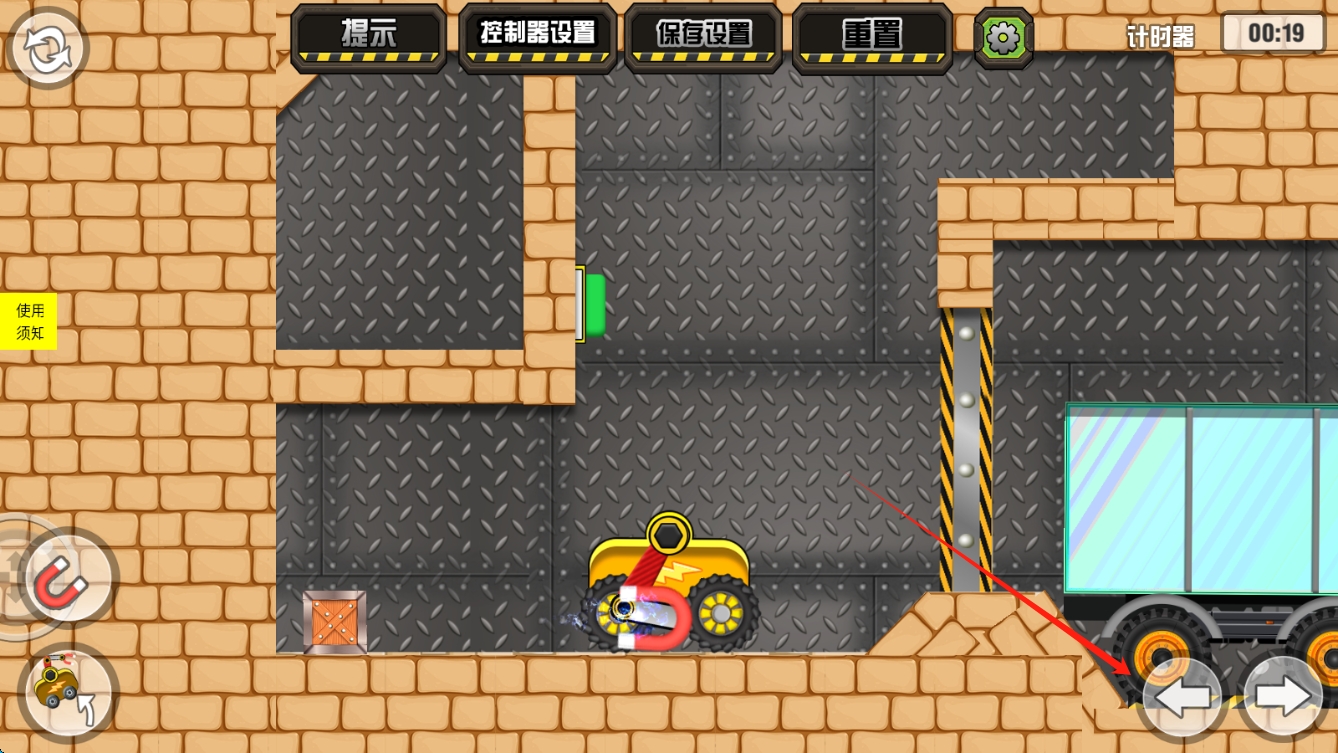Open the yellow 使用须知 notice tab
Image resolution: width=1338 pixels, height=753 pixels.
(x=29, y=322)
